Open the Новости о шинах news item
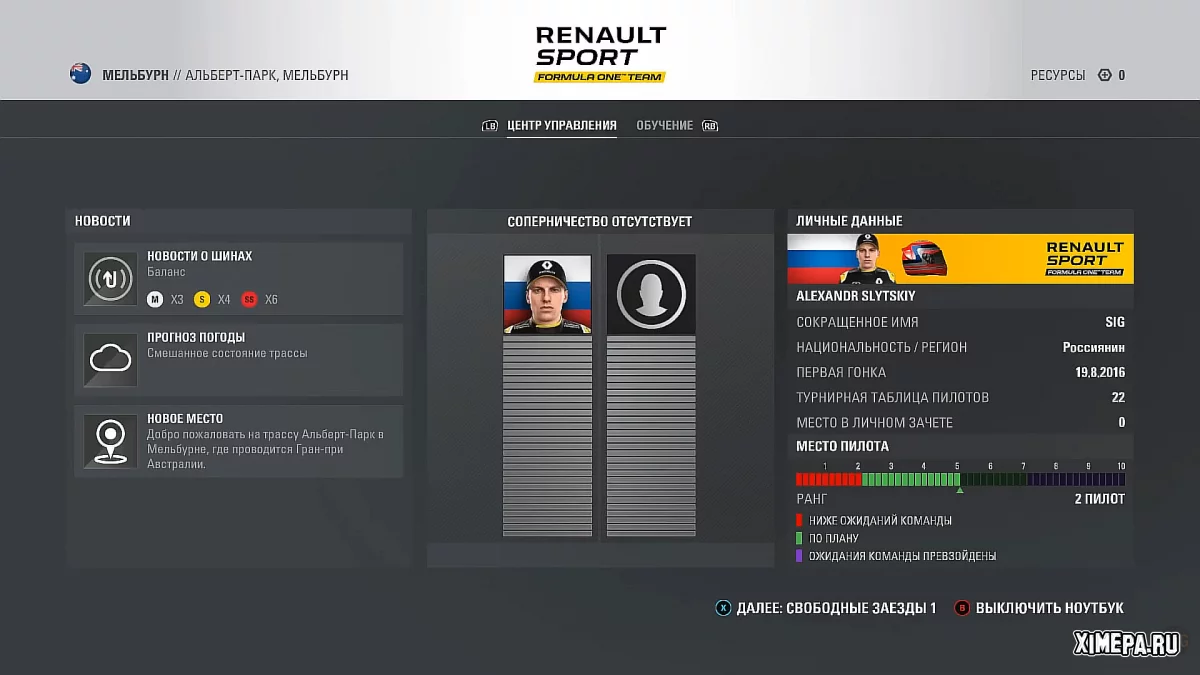 tap(238, 278)
